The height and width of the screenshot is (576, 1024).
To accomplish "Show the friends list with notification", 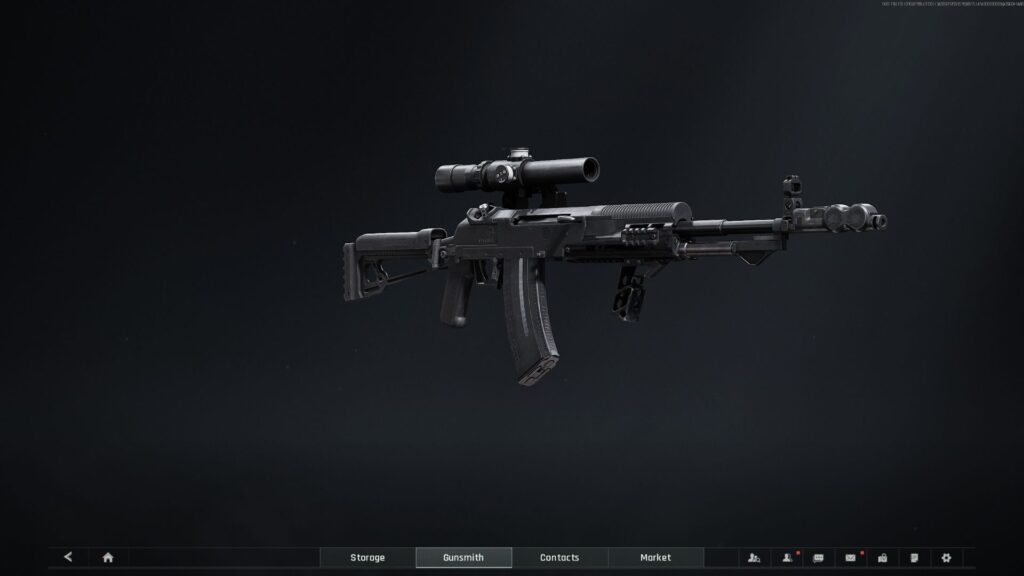I will tap(787, 557).
